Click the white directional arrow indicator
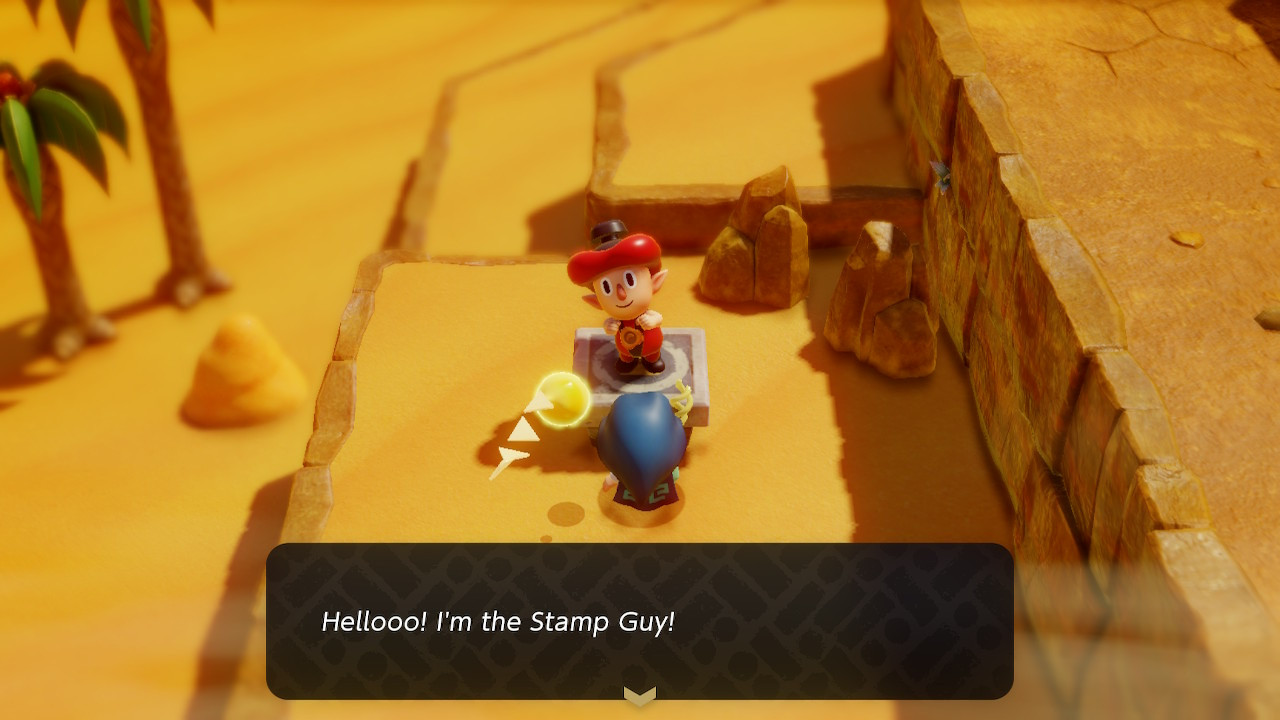Image resolution: width=1280 pixels, height=720 pixels. [x=524, y=427]
